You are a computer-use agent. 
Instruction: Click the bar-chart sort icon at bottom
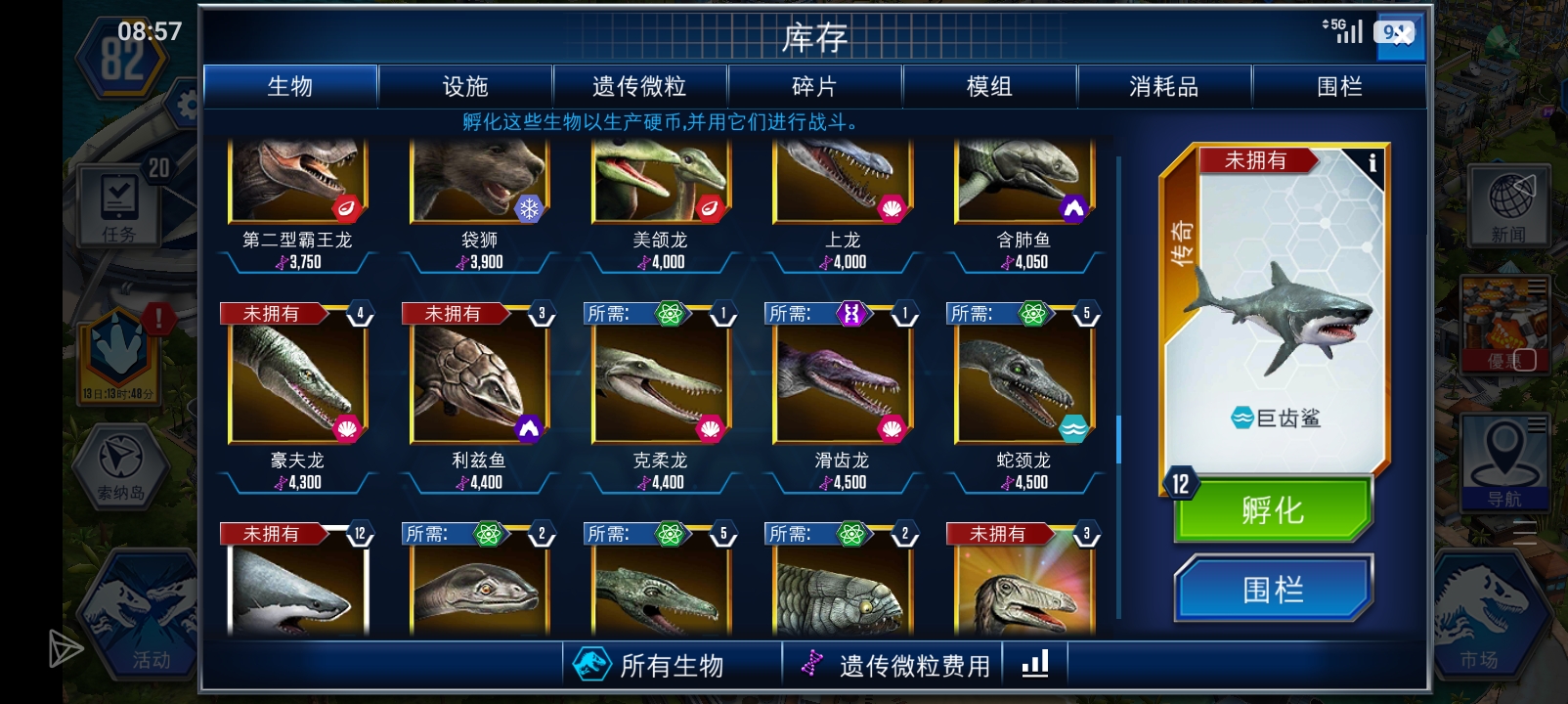click(1035, 663)
